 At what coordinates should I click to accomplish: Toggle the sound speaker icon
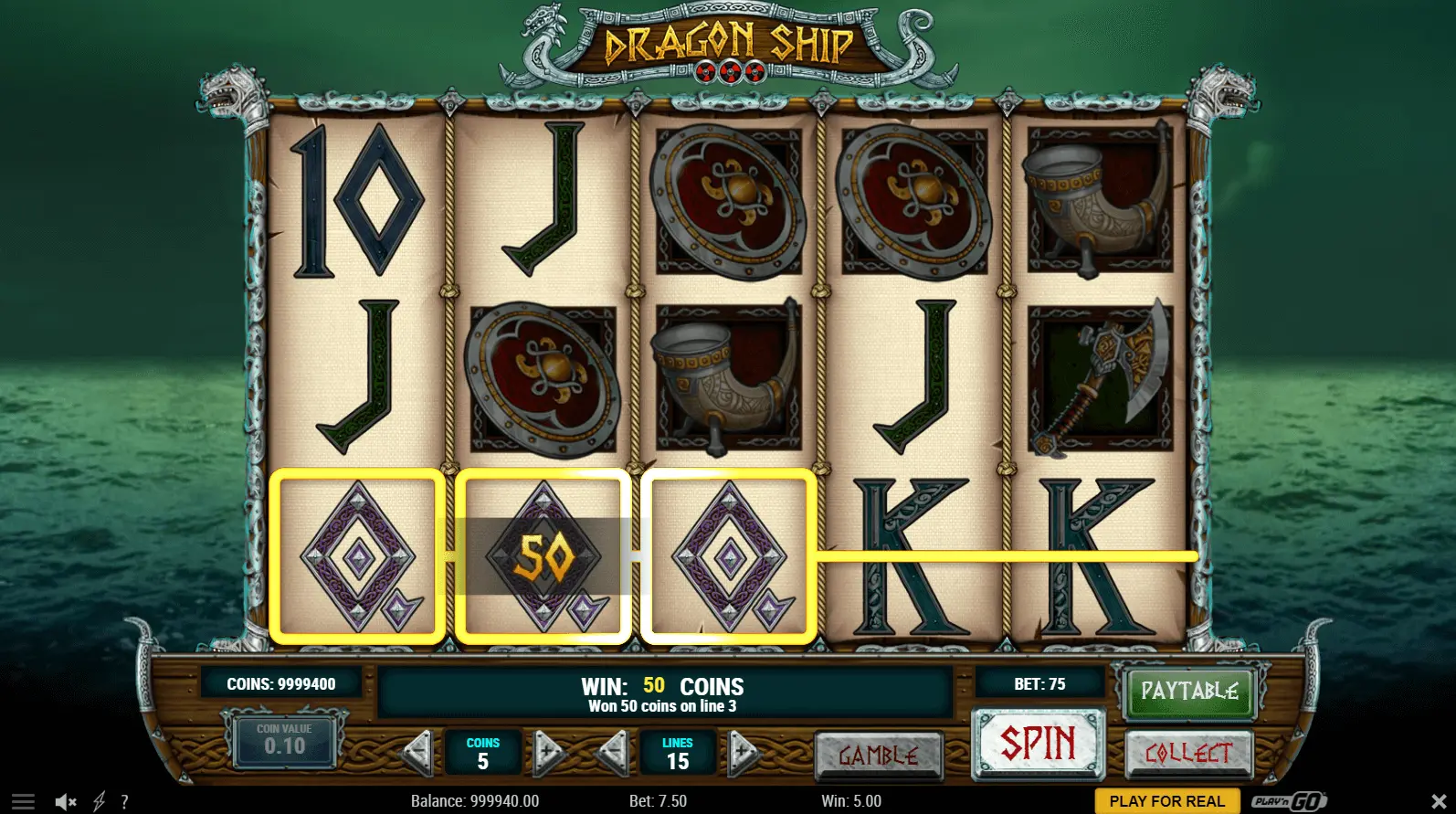(65, 802)
